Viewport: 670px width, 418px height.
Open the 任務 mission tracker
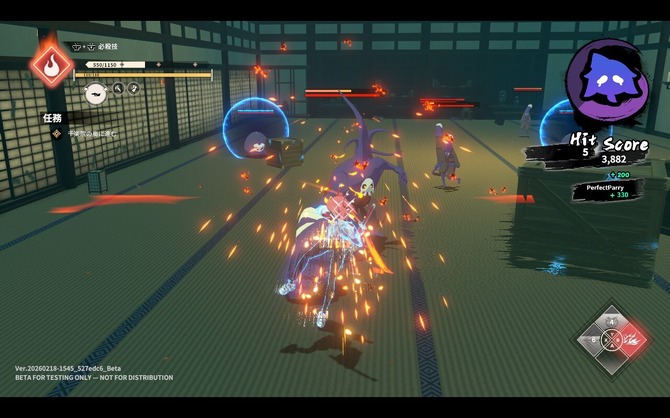(53, 118)
